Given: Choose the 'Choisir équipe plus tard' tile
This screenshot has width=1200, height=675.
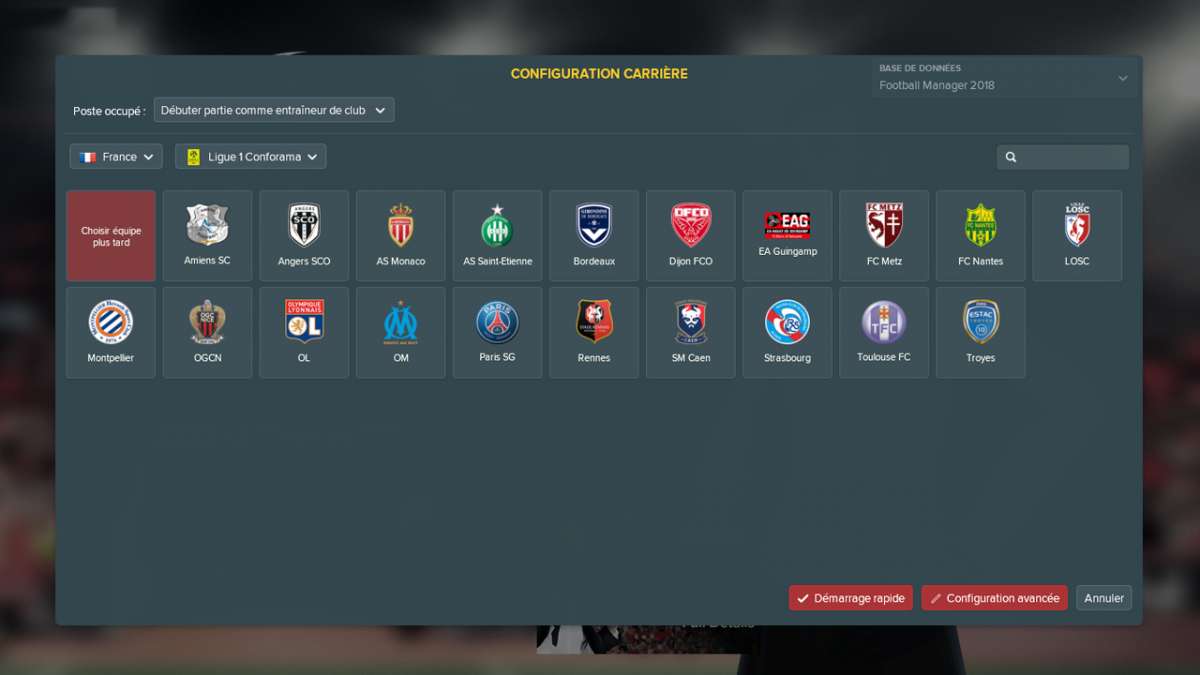Looking at the screenshot, I should (111, 236).
